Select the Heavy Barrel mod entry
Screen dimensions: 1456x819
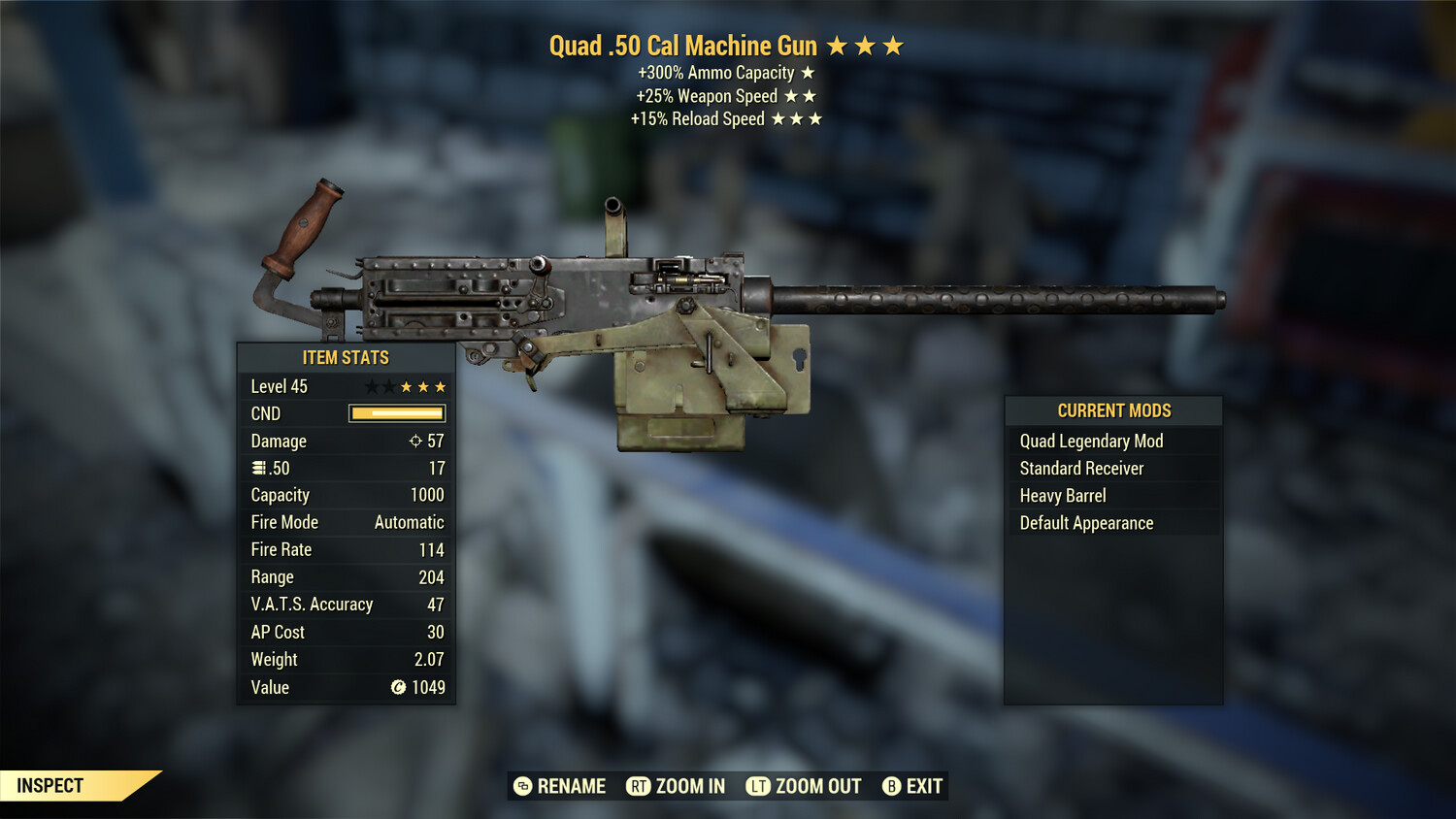click(x=1062, y=495)
